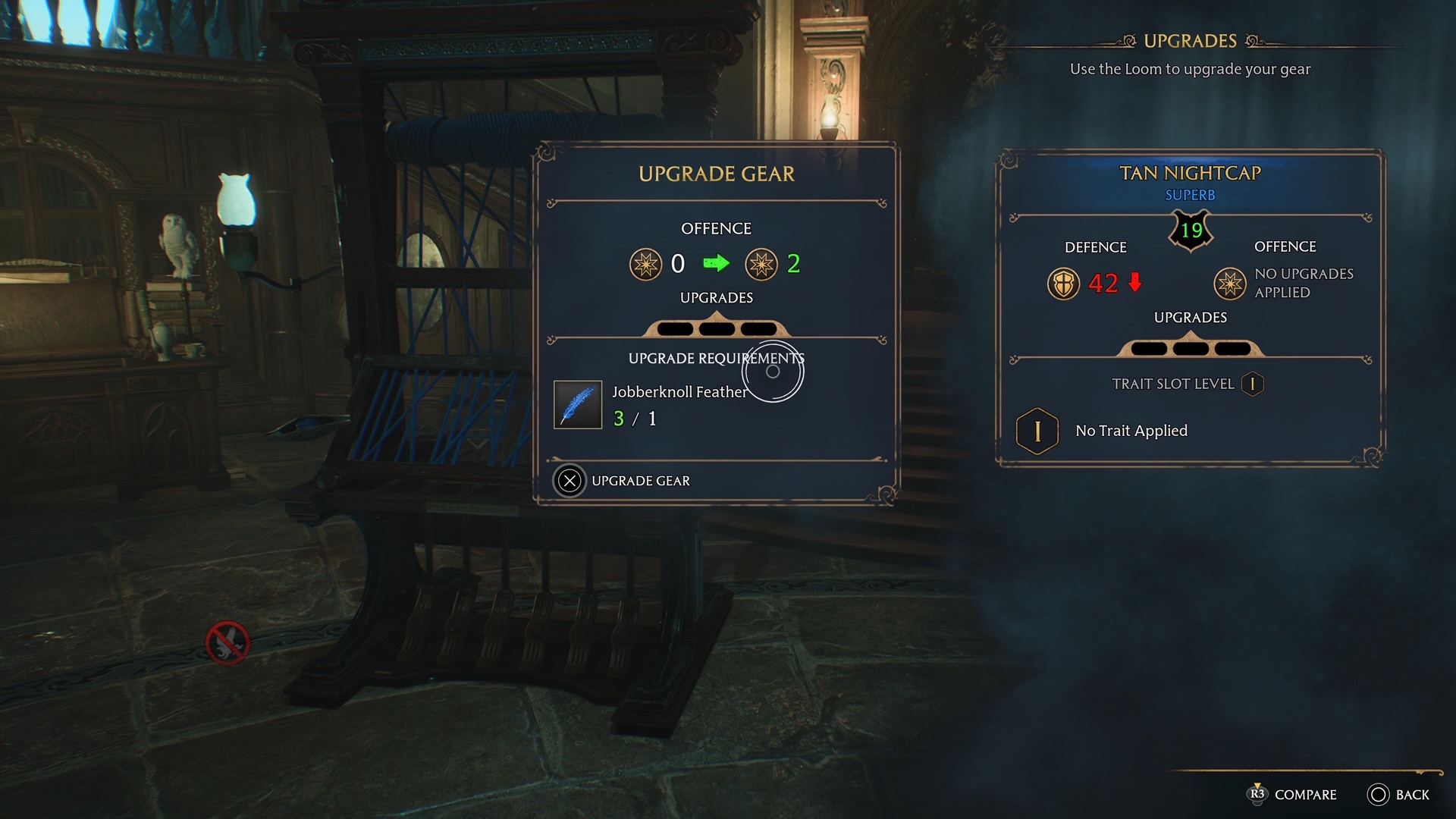Select the Upgrade Gear panel header
Viewport: 1456px width, 819px height.
(x=716, y=174)
